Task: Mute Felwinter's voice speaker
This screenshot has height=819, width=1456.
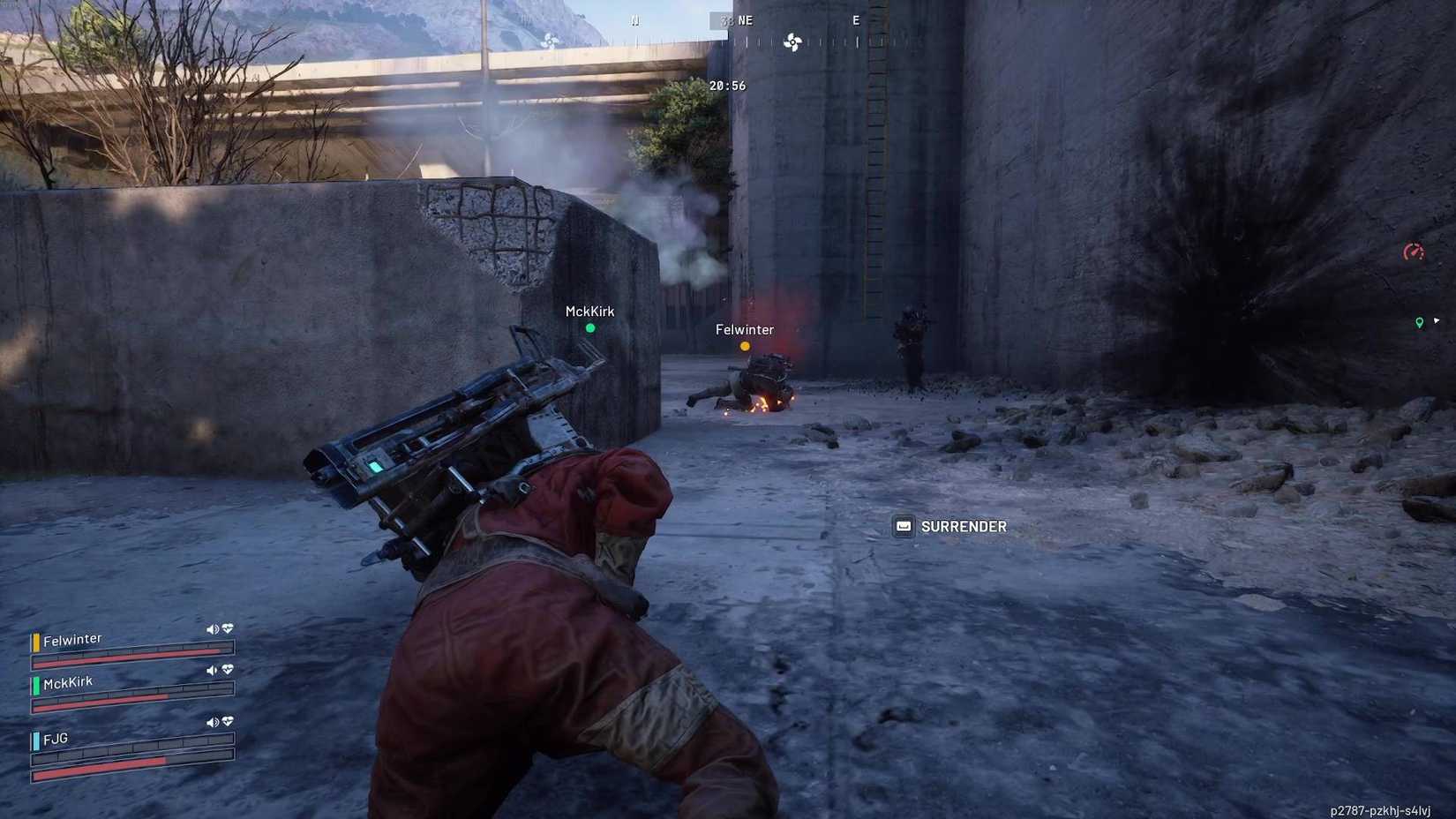Action: click(x=212, y=629)
